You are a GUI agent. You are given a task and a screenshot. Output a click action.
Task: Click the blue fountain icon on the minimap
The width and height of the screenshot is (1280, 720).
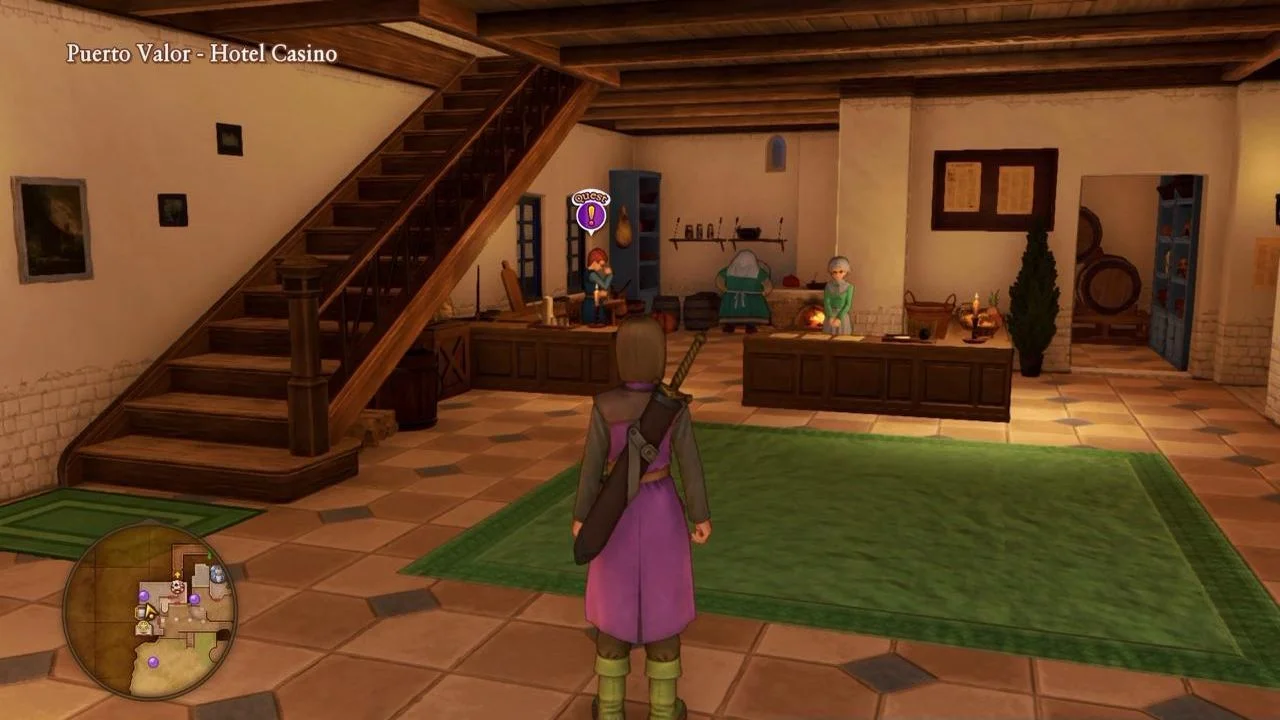[216, 572]
